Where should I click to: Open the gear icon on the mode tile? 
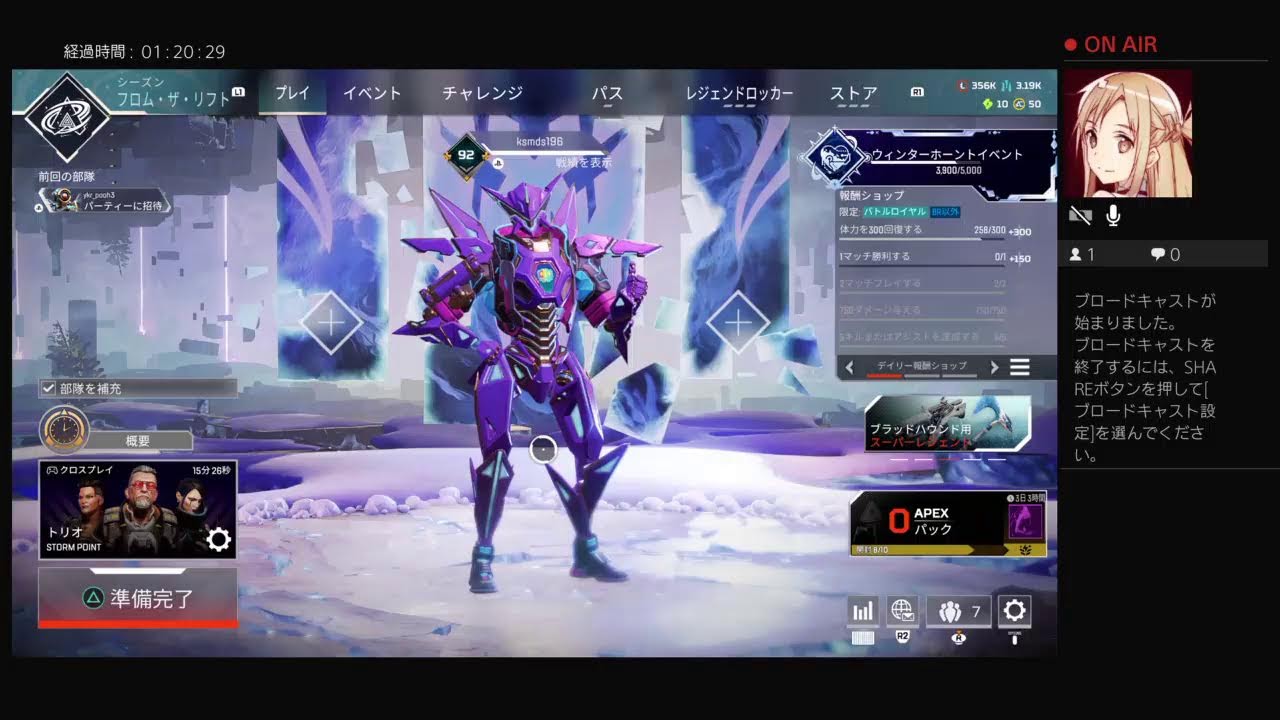(218, 540)
